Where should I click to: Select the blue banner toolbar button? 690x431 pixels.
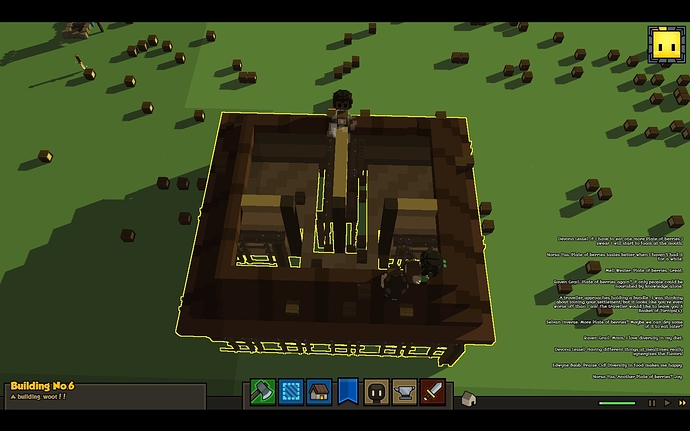[x=347, y=391]
